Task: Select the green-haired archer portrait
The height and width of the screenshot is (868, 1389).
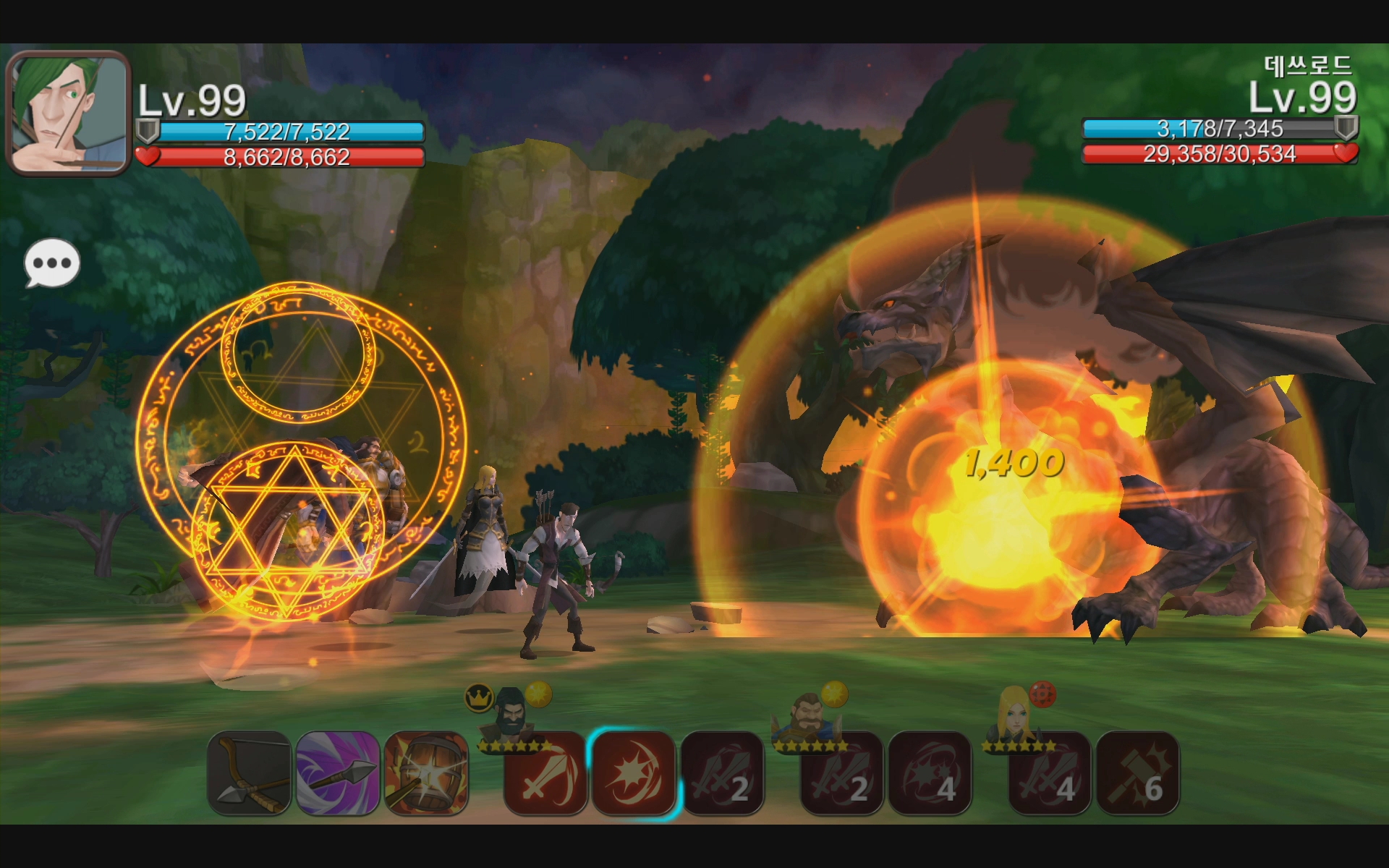Action: [x=68, y=114]
